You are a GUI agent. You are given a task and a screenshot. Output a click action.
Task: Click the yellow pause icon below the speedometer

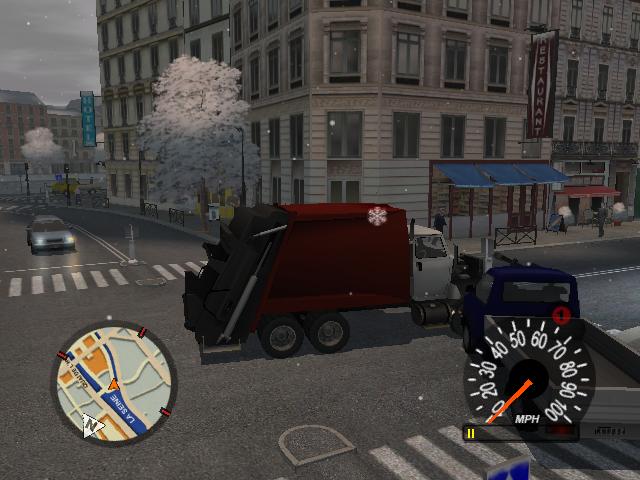[469, 432]
